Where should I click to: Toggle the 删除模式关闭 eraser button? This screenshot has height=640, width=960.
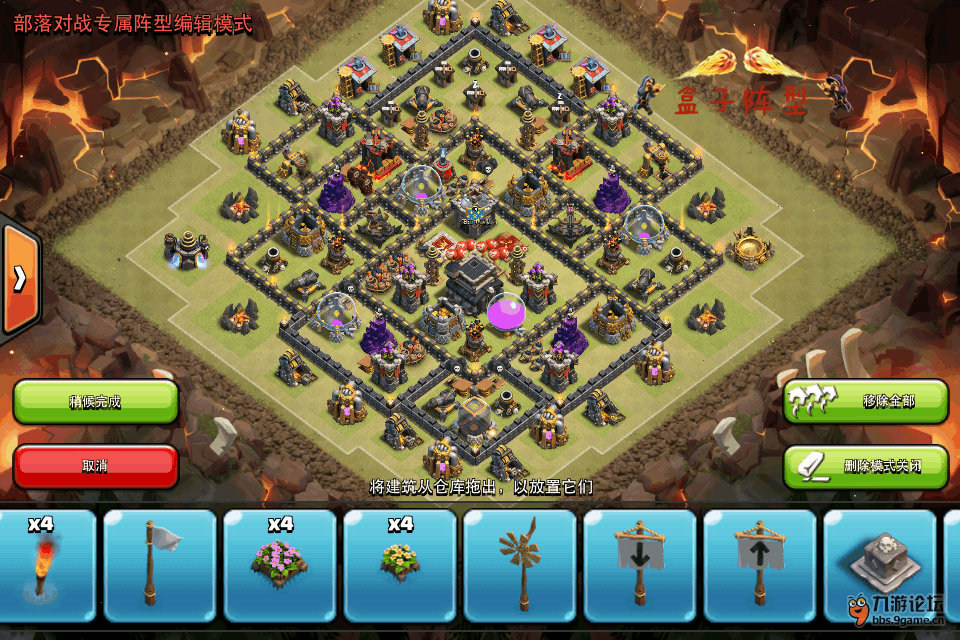pos(865,466)
